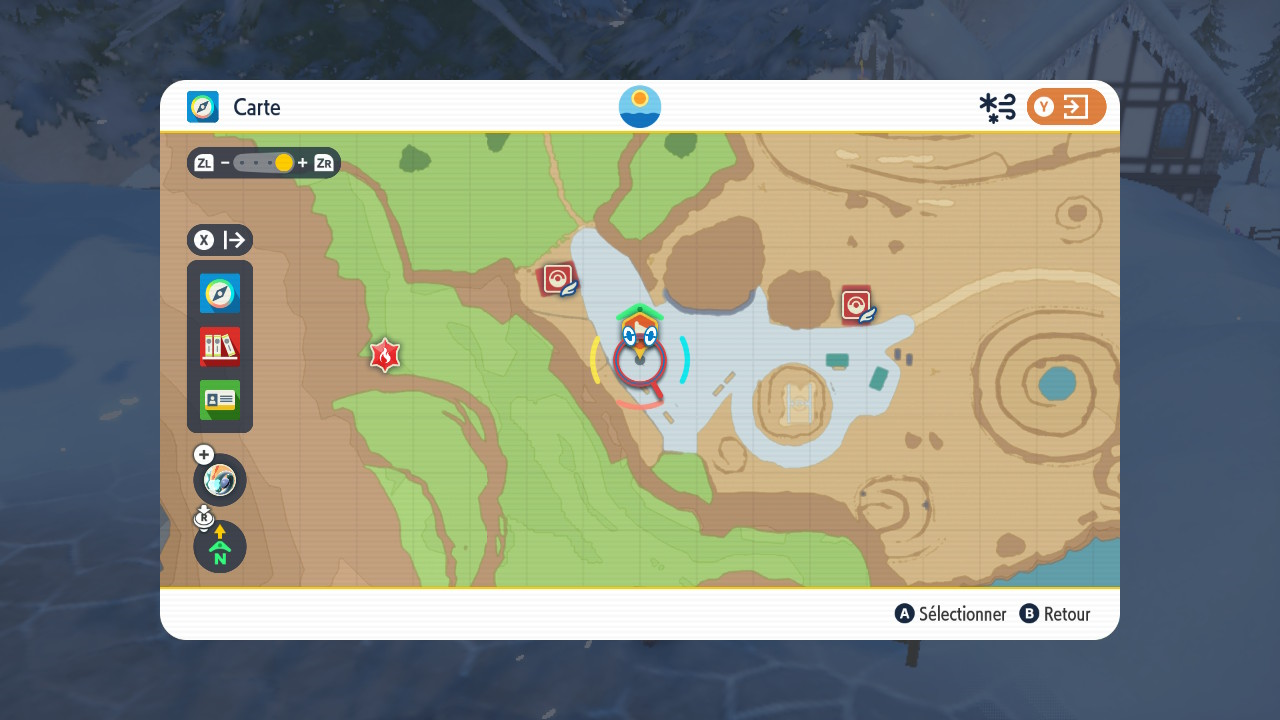Select the compass map icon in the sidebar
The width and height of the screenshot is (1280, 720).
tap(220, 294)
